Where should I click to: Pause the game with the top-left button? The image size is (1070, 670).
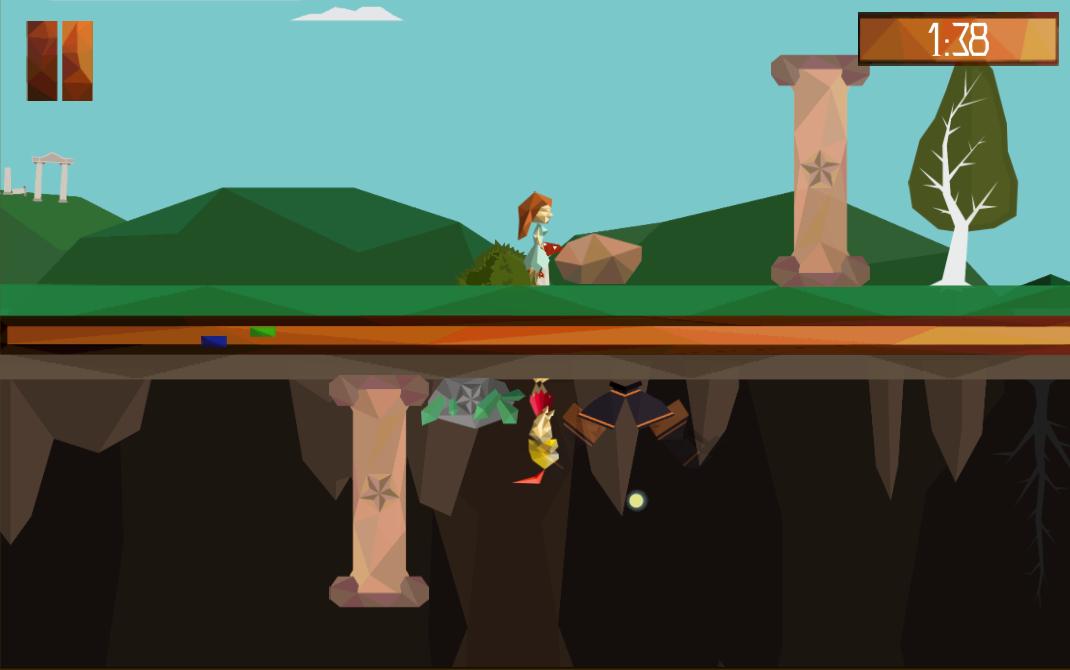coord(60,61)
